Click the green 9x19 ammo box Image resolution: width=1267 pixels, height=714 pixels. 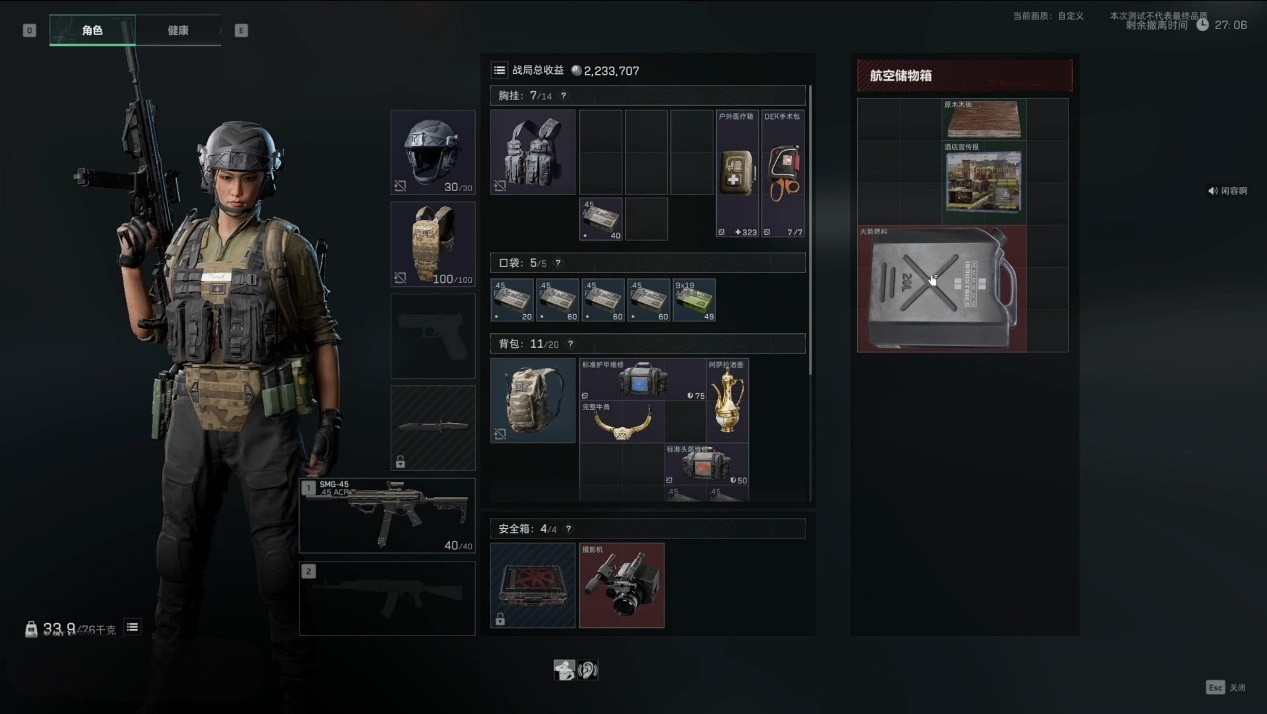coord(694,300)
